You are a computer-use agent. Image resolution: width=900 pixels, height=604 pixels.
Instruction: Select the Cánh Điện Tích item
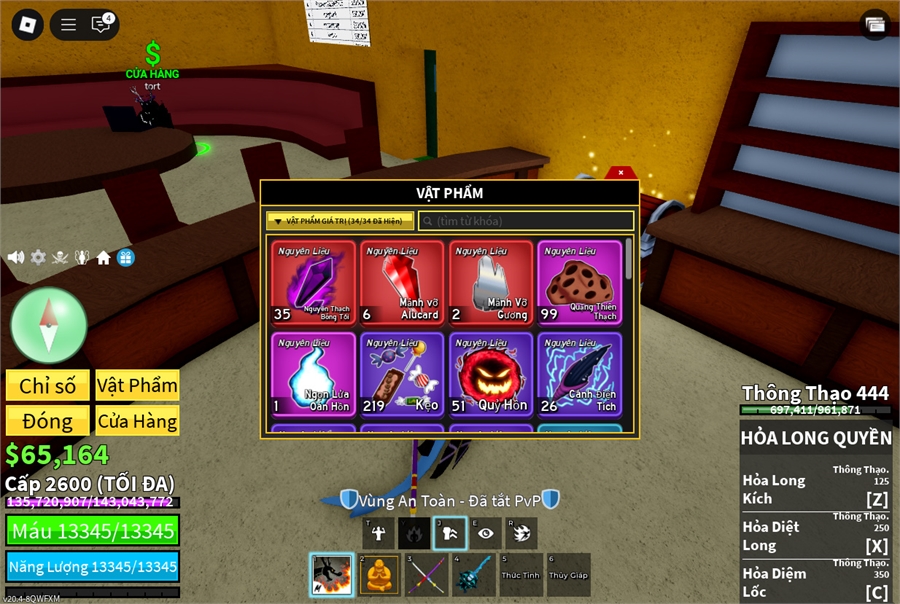tap(579, 374)
